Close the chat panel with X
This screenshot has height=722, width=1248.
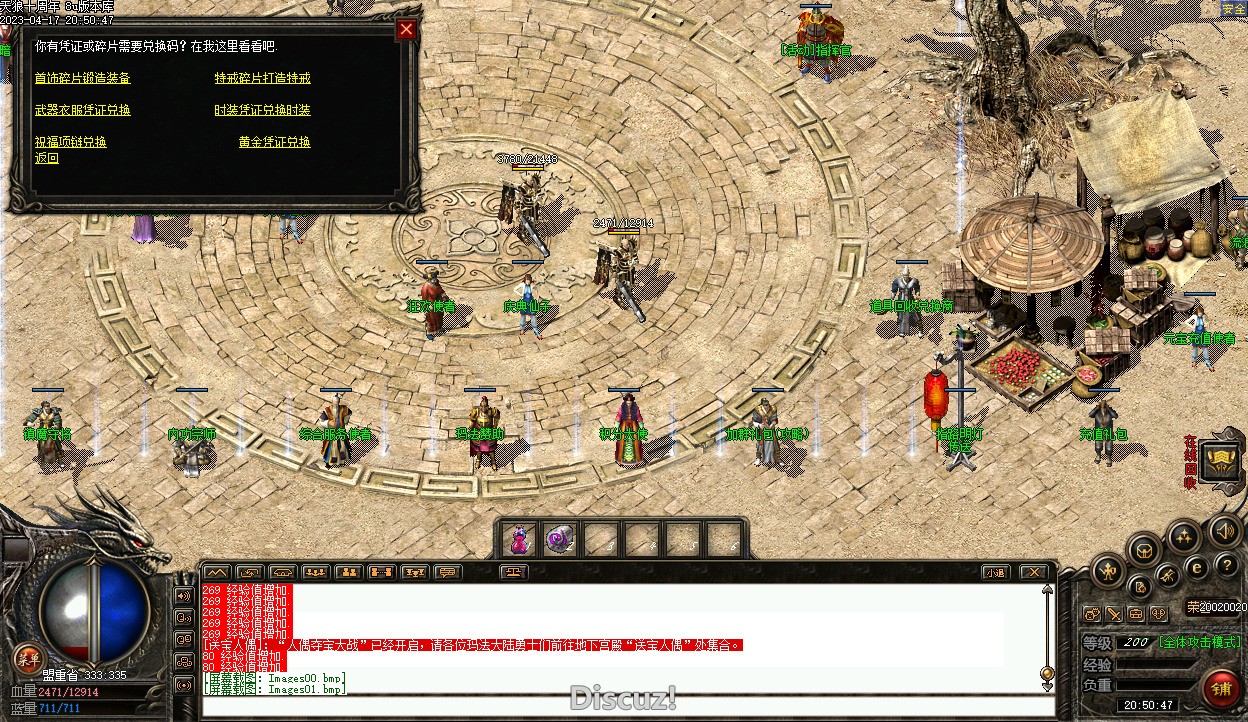(x=1033, y=573)
